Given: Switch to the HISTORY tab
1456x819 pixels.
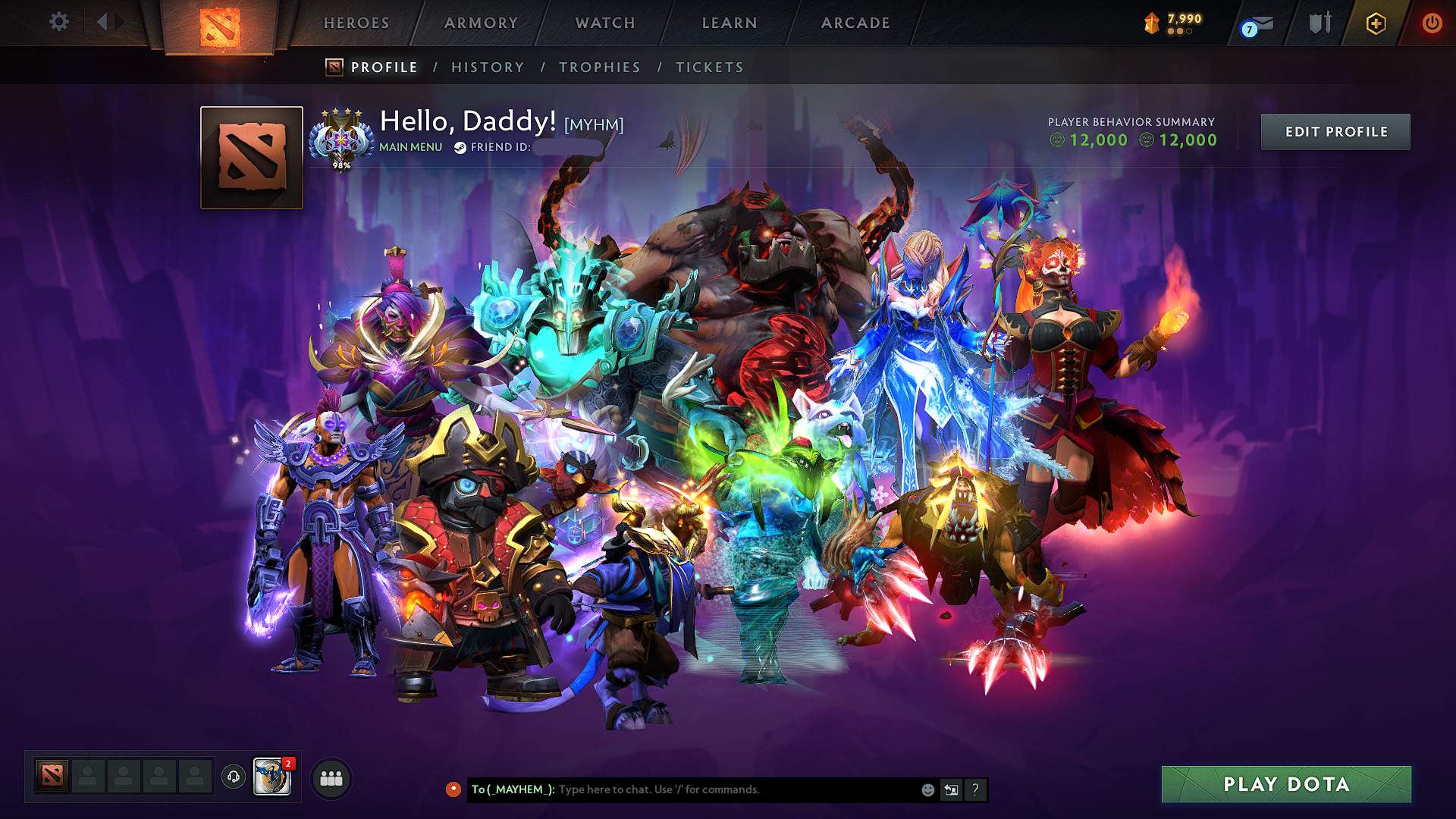Looking at the screenshot, I should 488,67.
